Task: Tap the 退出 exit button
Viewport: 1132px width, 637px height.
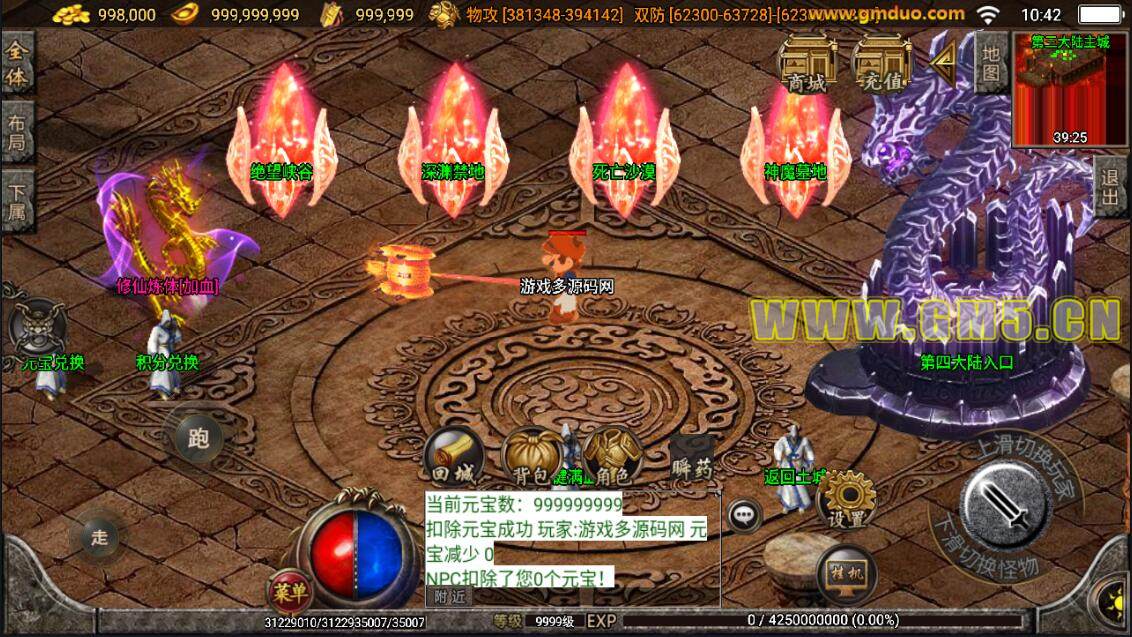Action: 1111,185
